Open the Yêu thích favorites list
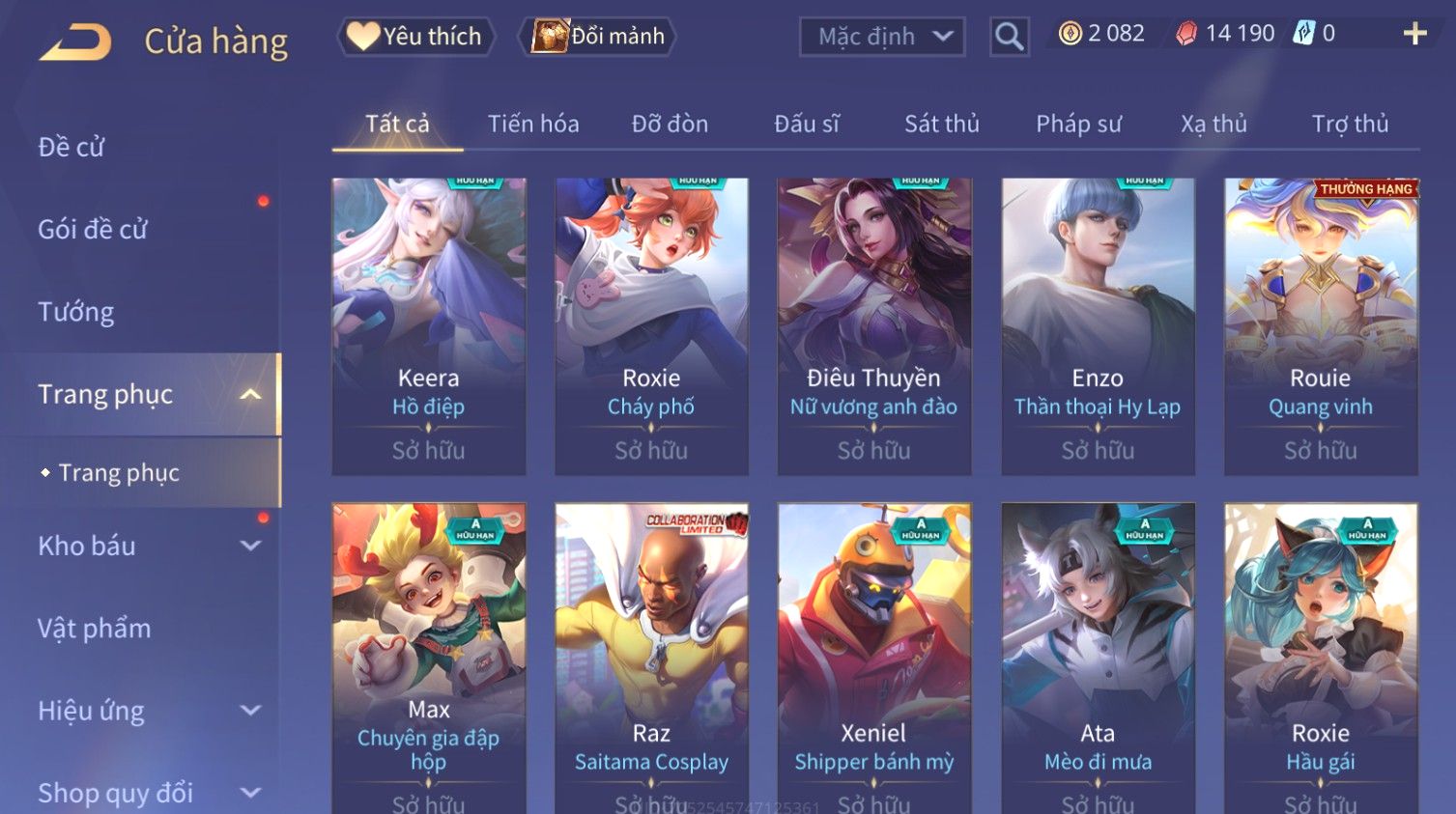This screenshot has width=1456, height=814. tap(416, 37)
